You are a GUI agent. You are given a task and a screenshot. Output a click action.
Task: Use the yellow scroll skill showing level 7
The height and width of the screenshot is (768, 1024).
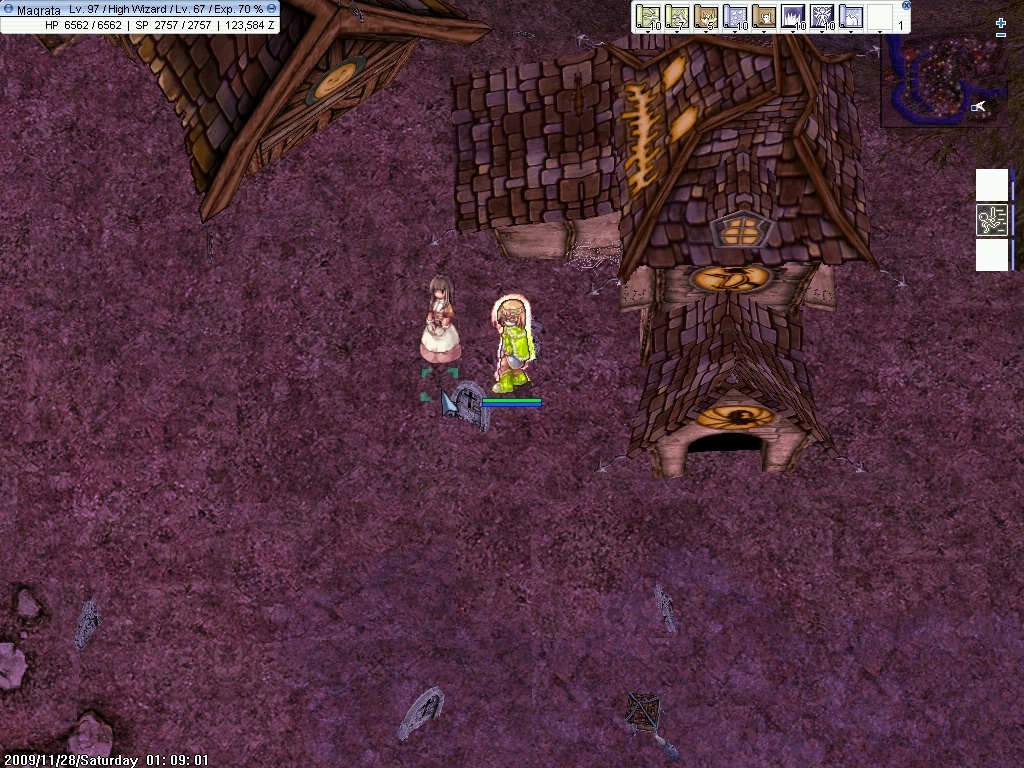tap(678, 17)
